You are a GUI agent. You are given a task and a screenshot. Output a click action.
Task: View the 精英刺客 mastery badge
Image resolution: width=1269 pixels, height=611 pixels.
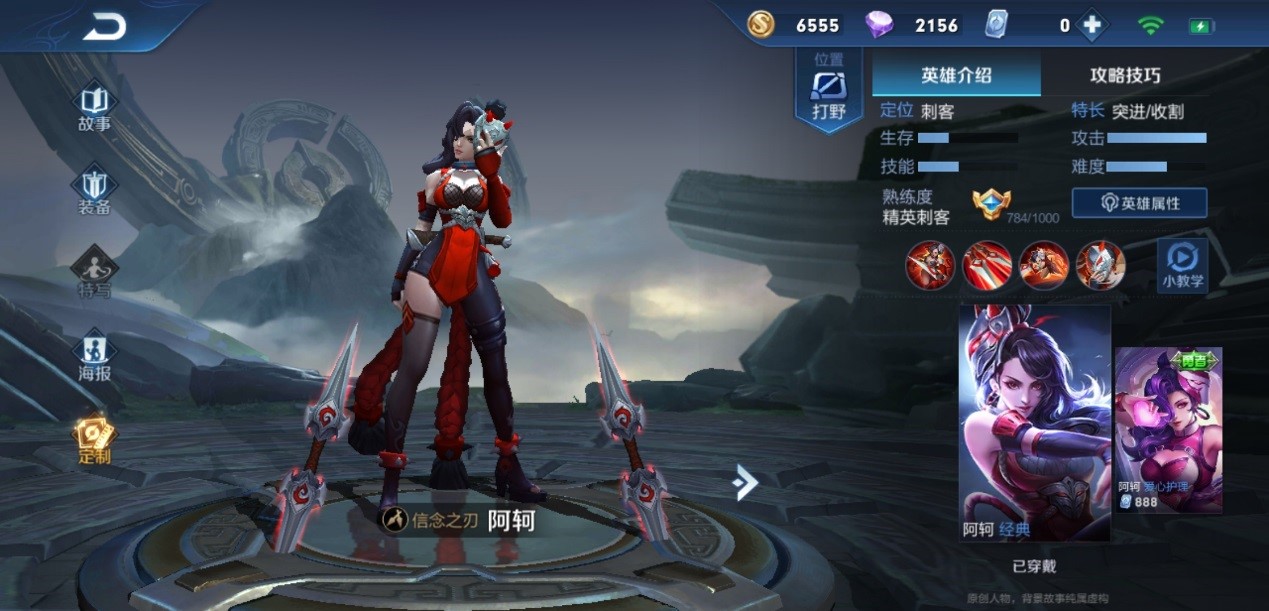(x=991, y=205)
